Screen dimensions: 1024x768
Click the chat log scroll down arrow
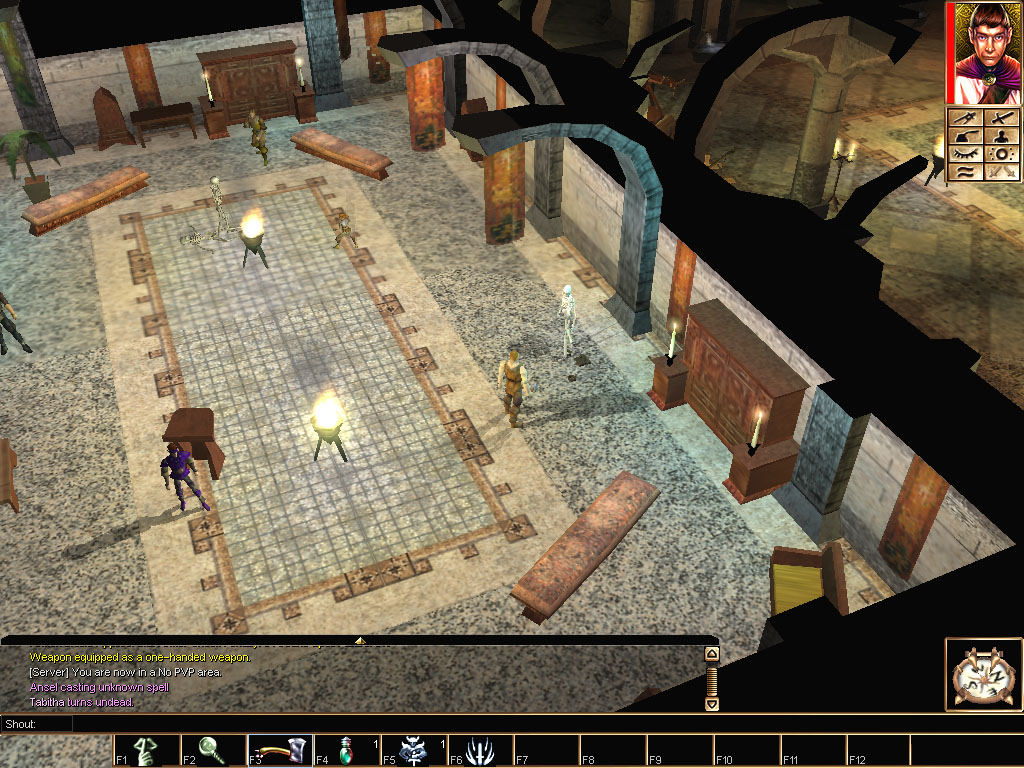coord(711,703)
